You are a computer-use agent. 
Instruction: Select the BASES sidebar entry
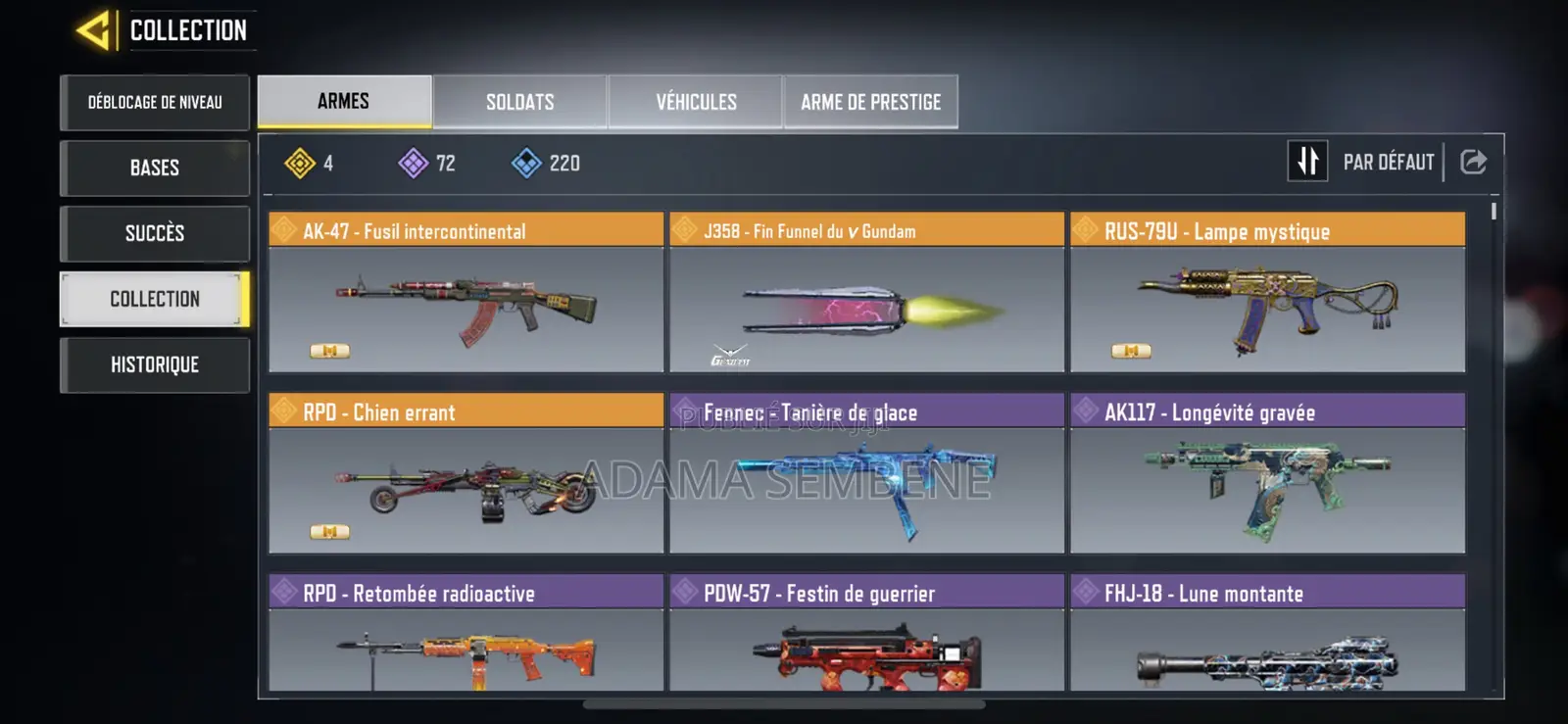click(x=154, y=168)
